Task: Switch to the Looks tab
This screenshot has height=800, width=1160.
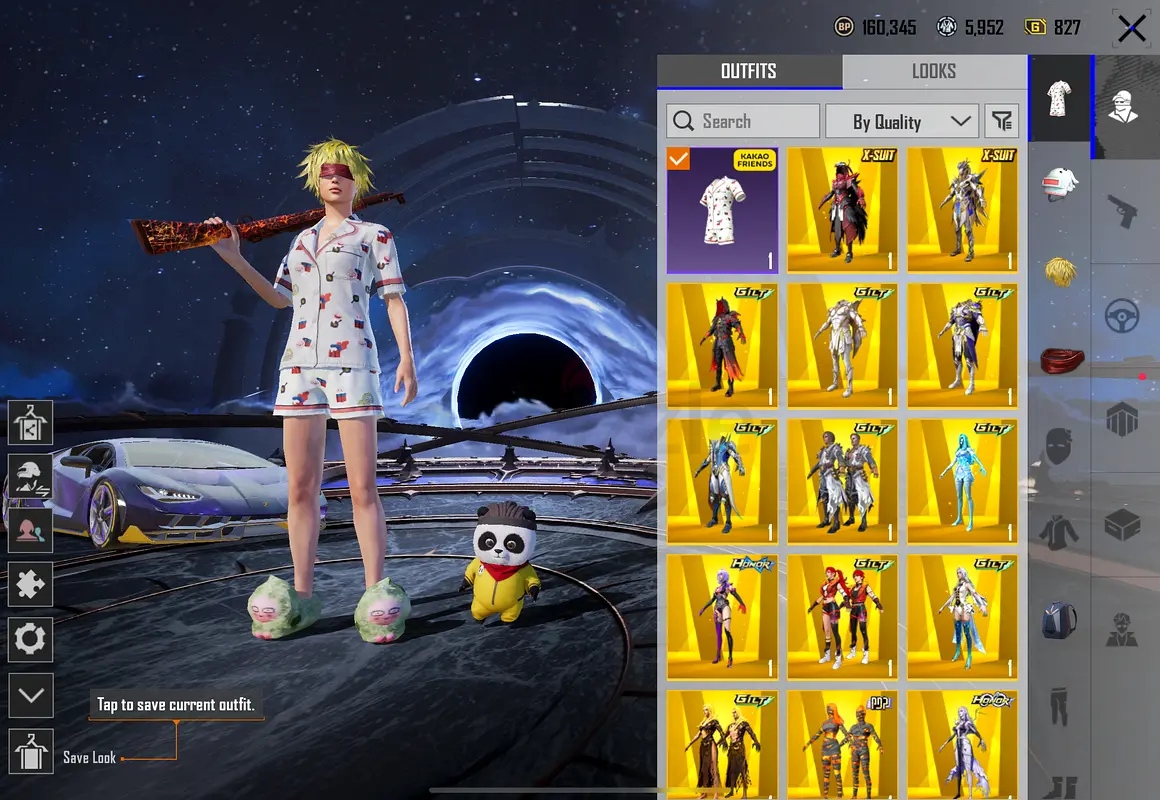Action: coord(933,71)
